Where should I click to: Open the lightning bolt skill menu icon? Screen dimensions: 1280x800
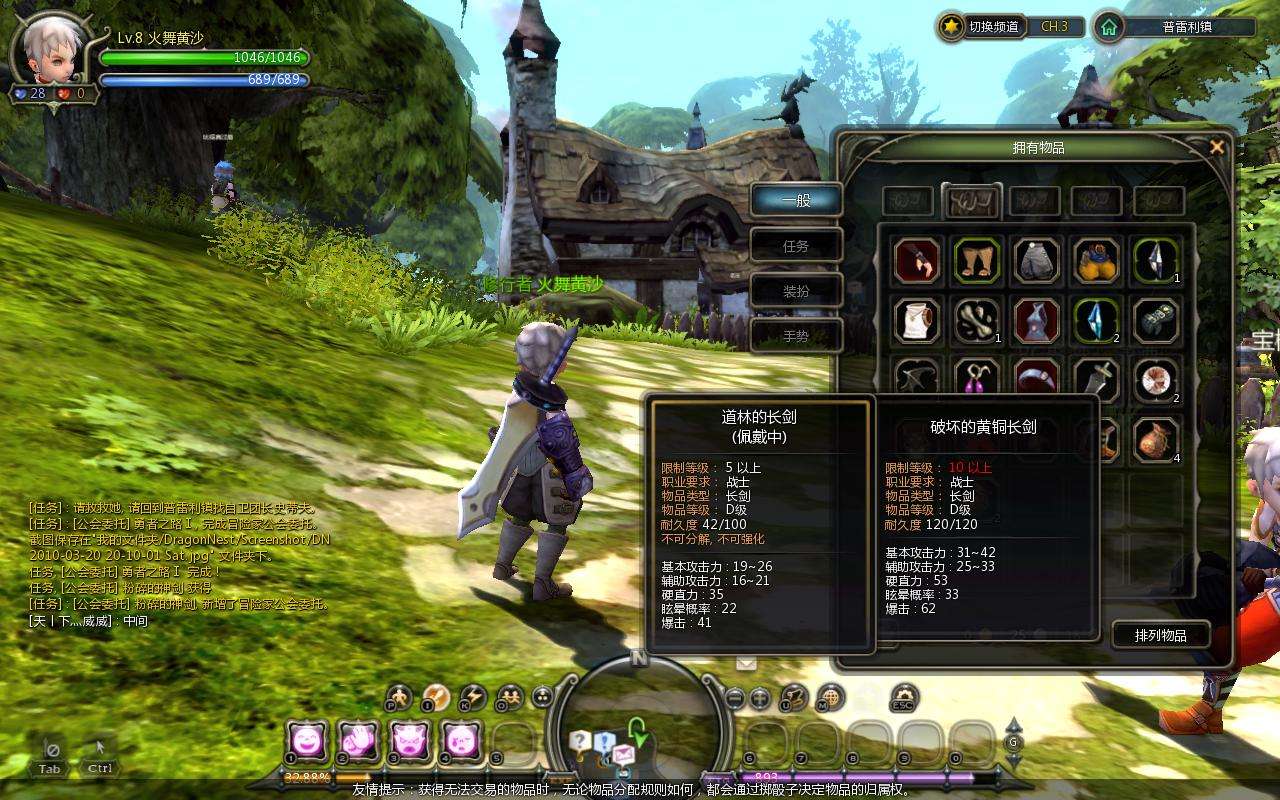coord(472,697)
